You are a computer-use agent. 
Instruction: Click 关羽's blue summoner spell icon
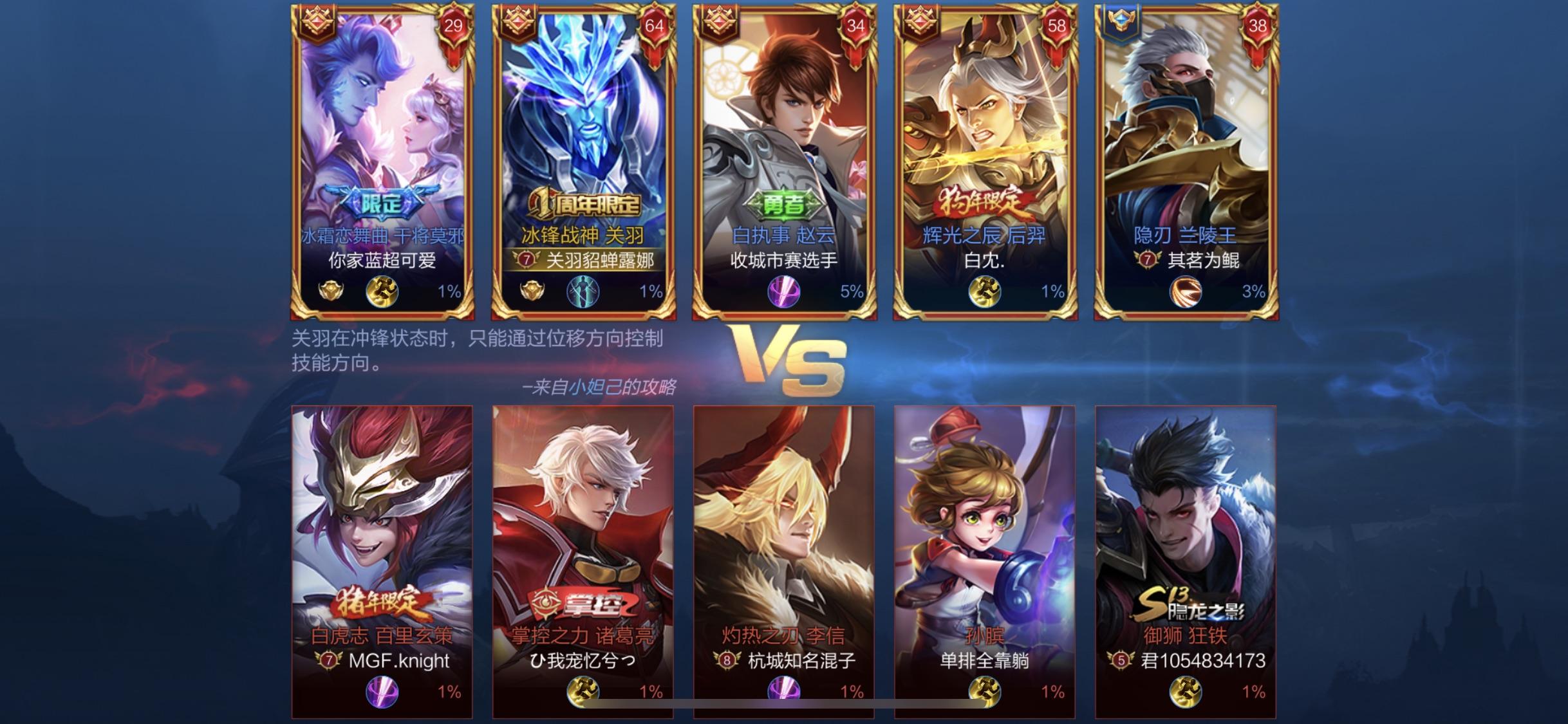(x=583, y=292)
